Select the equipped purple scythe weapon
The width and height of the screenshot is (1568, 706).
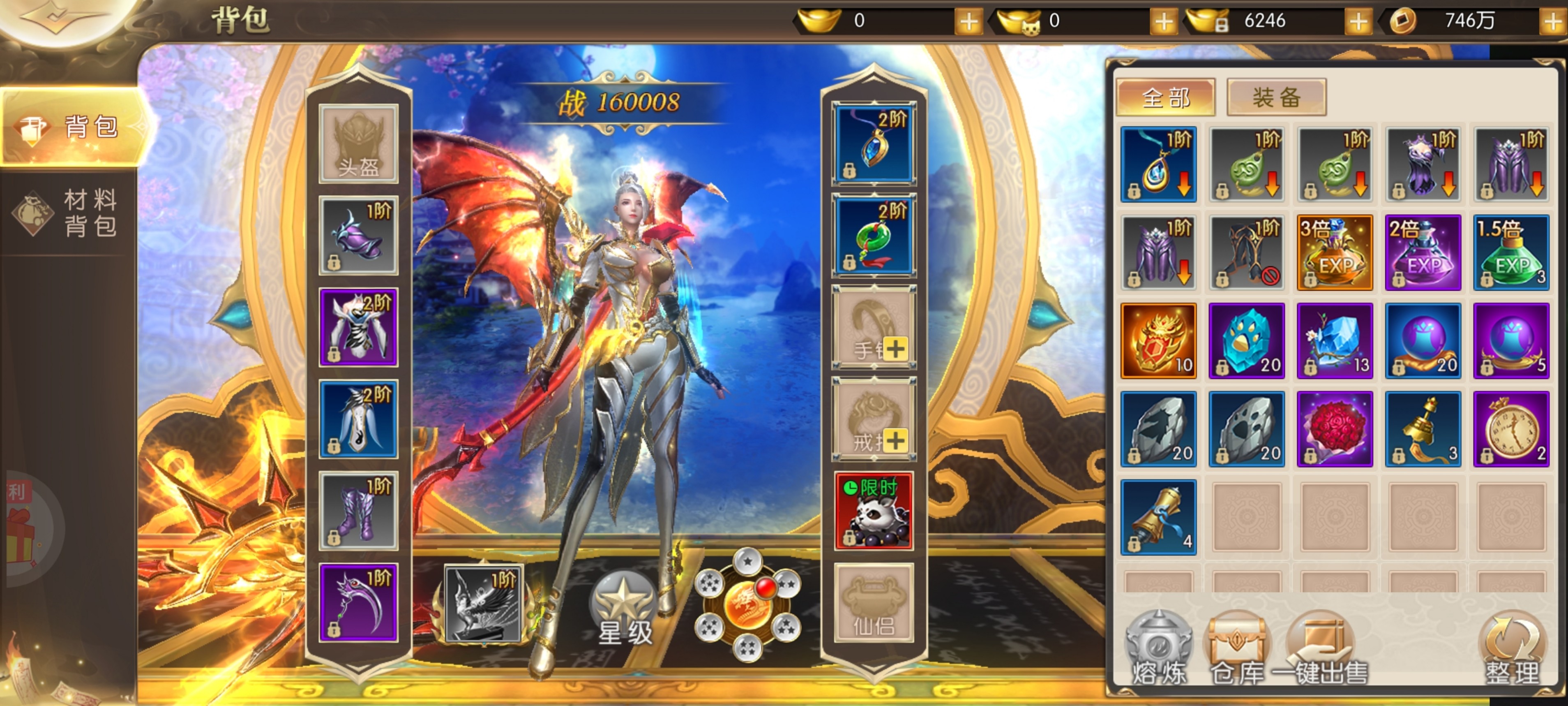pos(359,602)
